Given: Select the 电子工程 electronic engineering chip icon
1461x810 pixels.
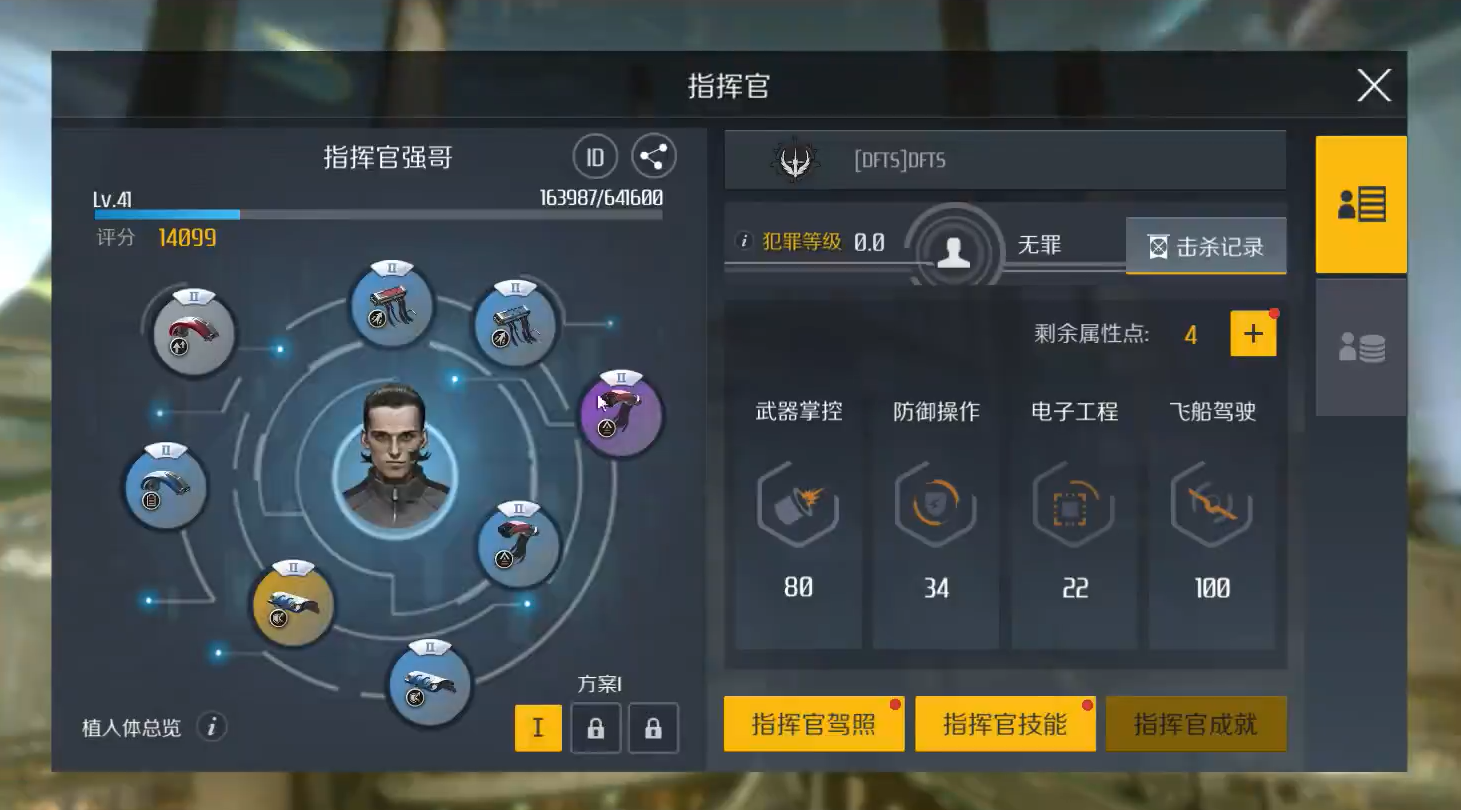Looking at the screenshot, I should (x=1074, y=506).
